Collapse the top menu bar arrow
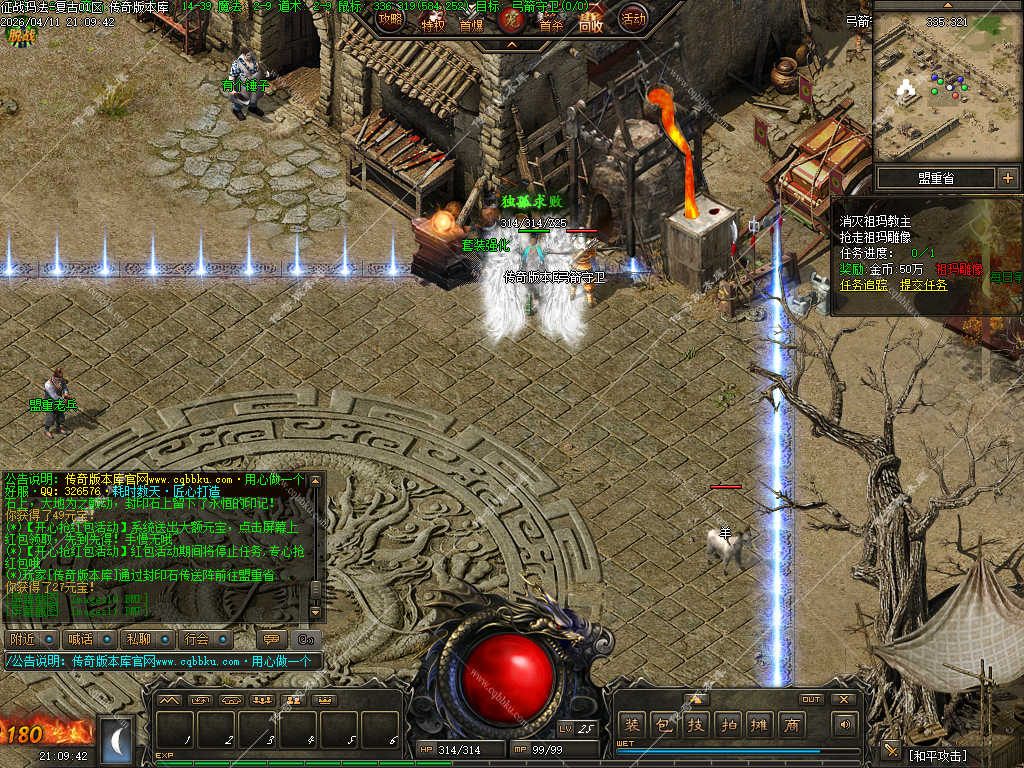Viewport: 1024px width, 768px height. click(511, 44)
